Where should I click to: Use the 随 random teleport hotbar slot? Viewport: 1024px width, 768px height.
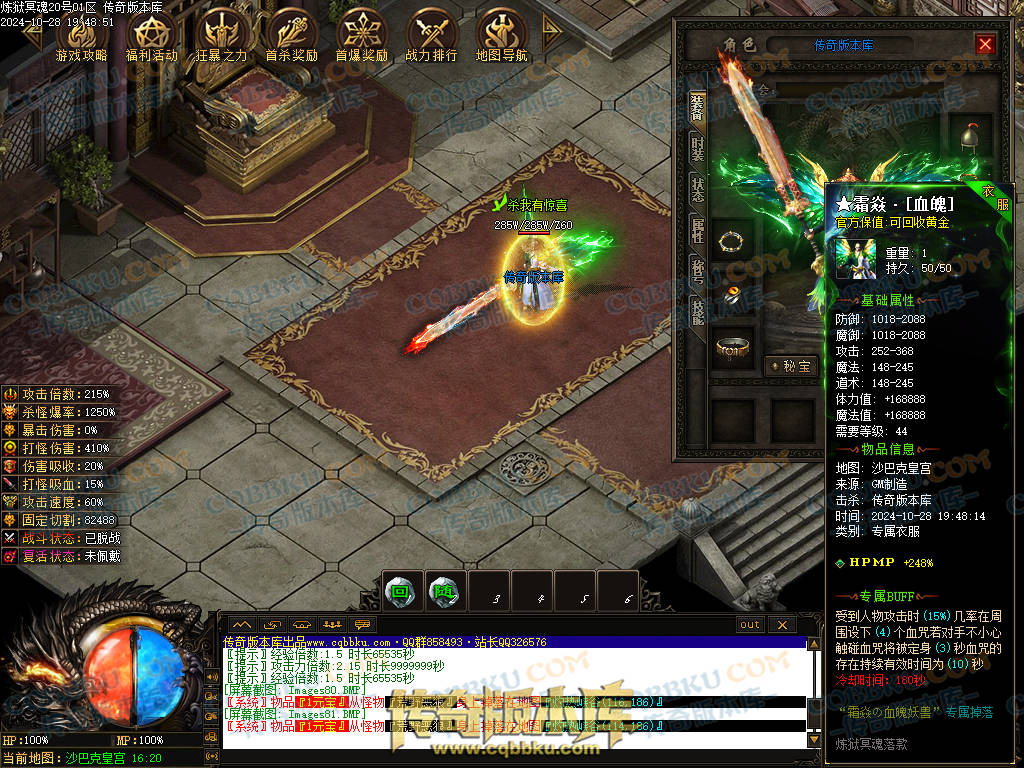[444, 591]
